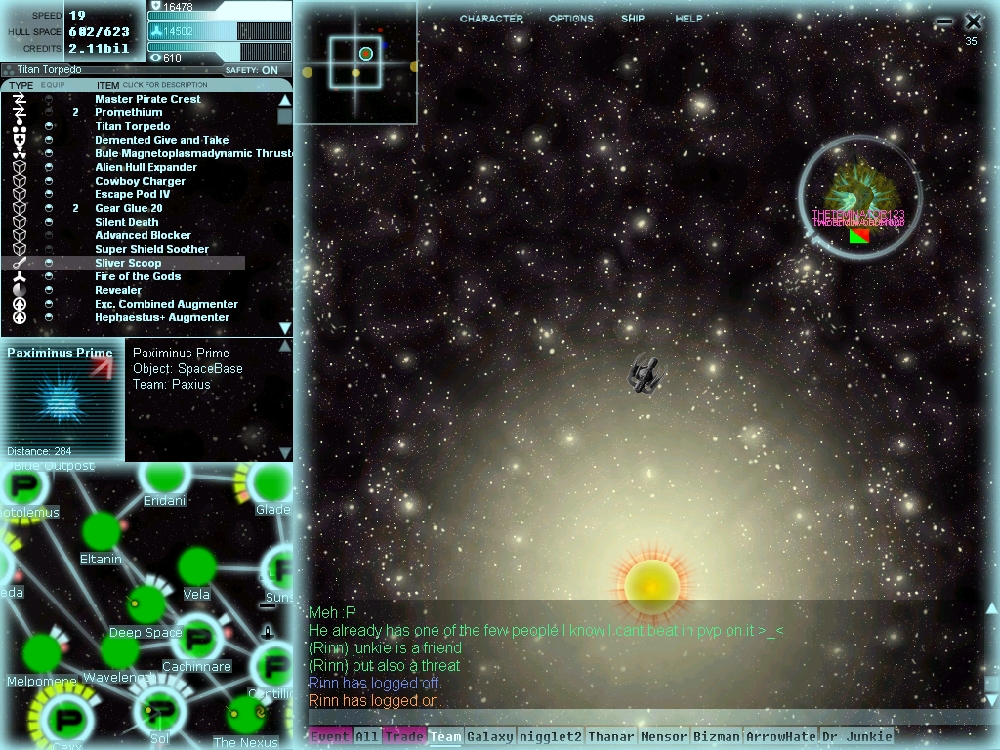Screen dimensions: 1000x750
Task: Select Titan Torpedo in the inventory list
Action: click(x=132, y=127)
